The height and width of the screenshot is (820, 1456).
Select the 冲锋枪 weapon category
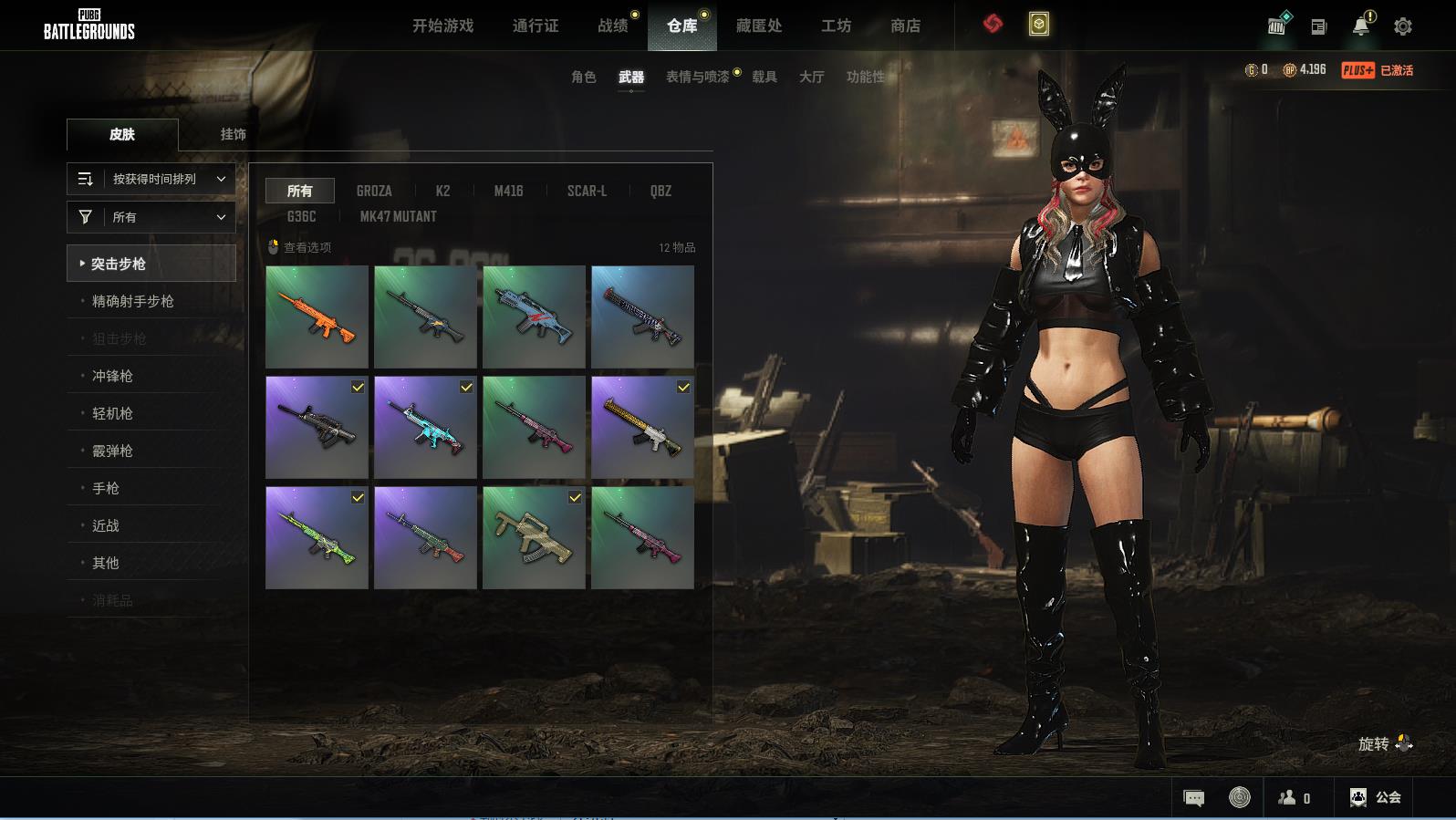point(112,376)
